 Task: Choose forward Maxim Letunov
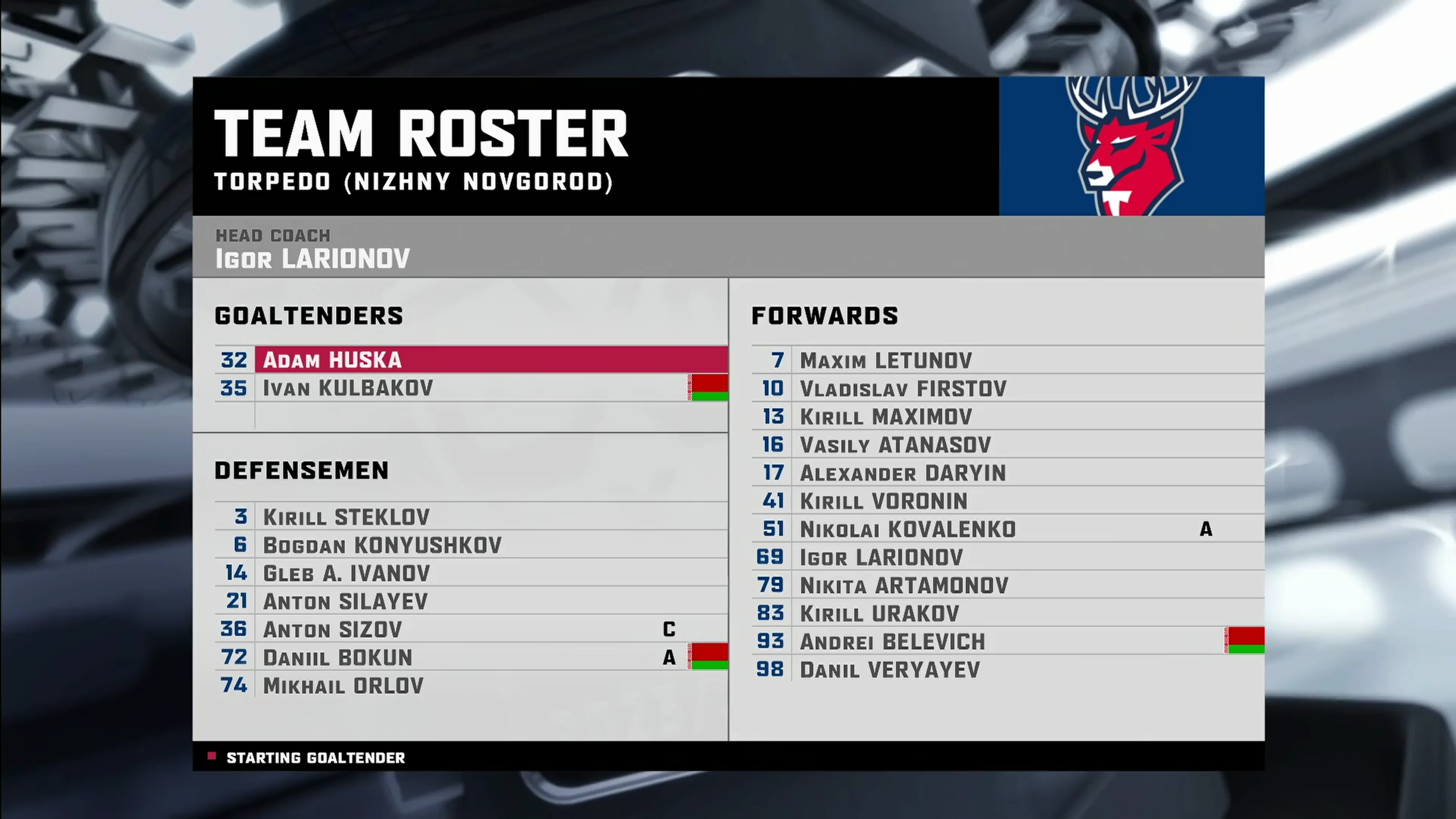click(x=885, y=360)
